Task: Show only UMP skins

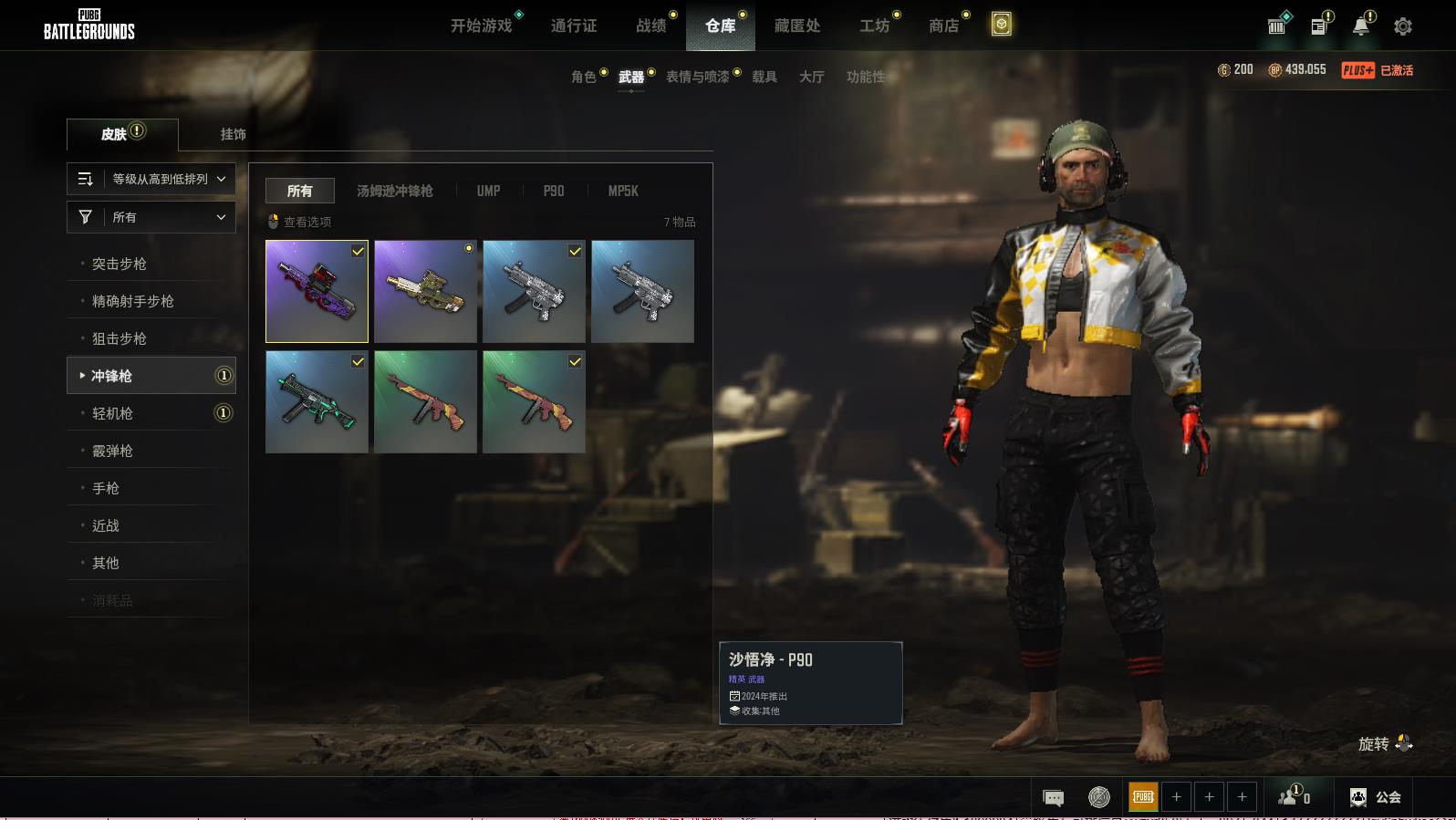Action: [x=488, y=191]
